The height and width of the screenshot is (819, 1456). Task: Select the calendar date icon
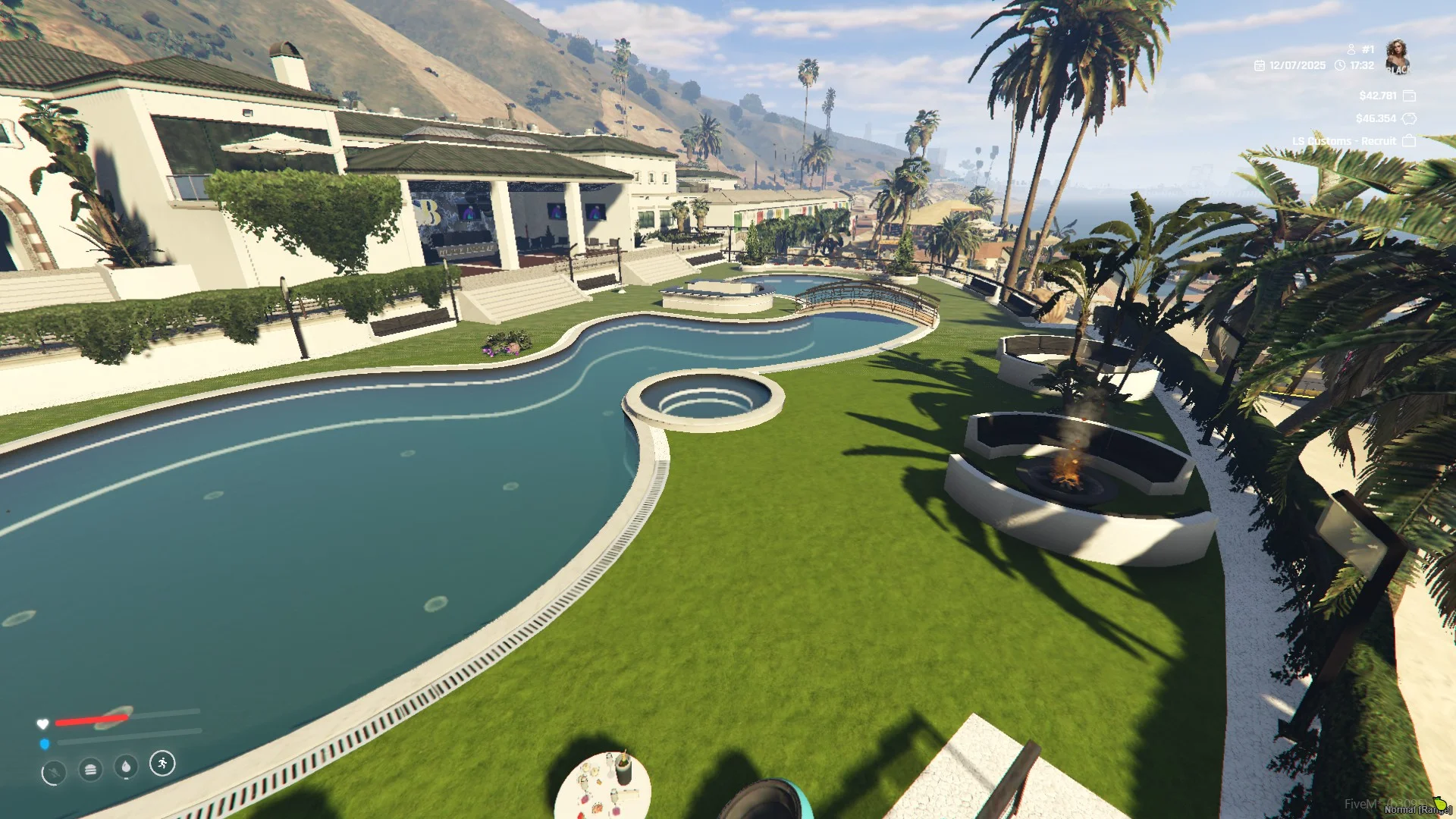click(1260, 66)
